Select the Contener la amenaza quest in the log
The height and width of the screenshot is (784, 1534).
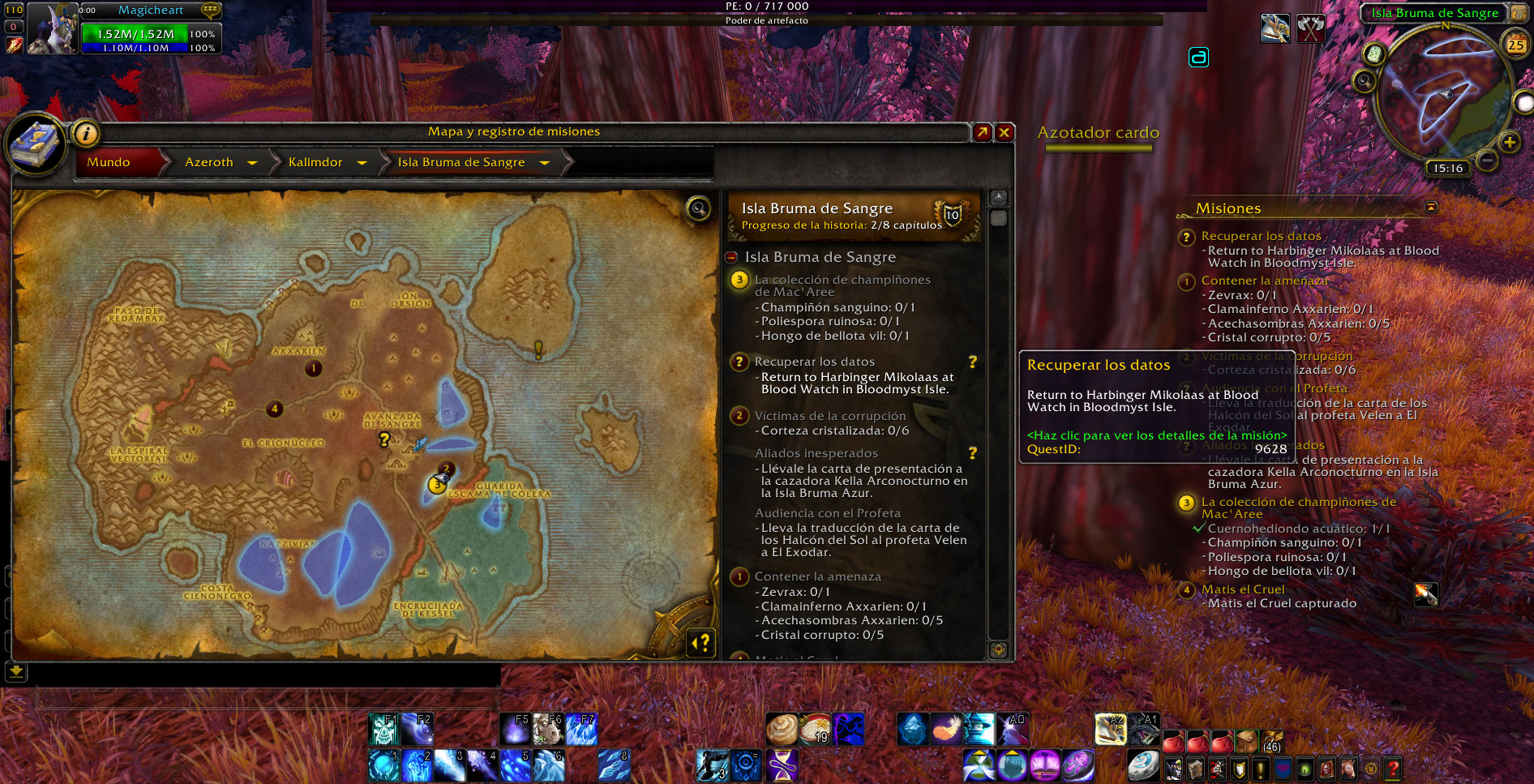pos(817,576)
